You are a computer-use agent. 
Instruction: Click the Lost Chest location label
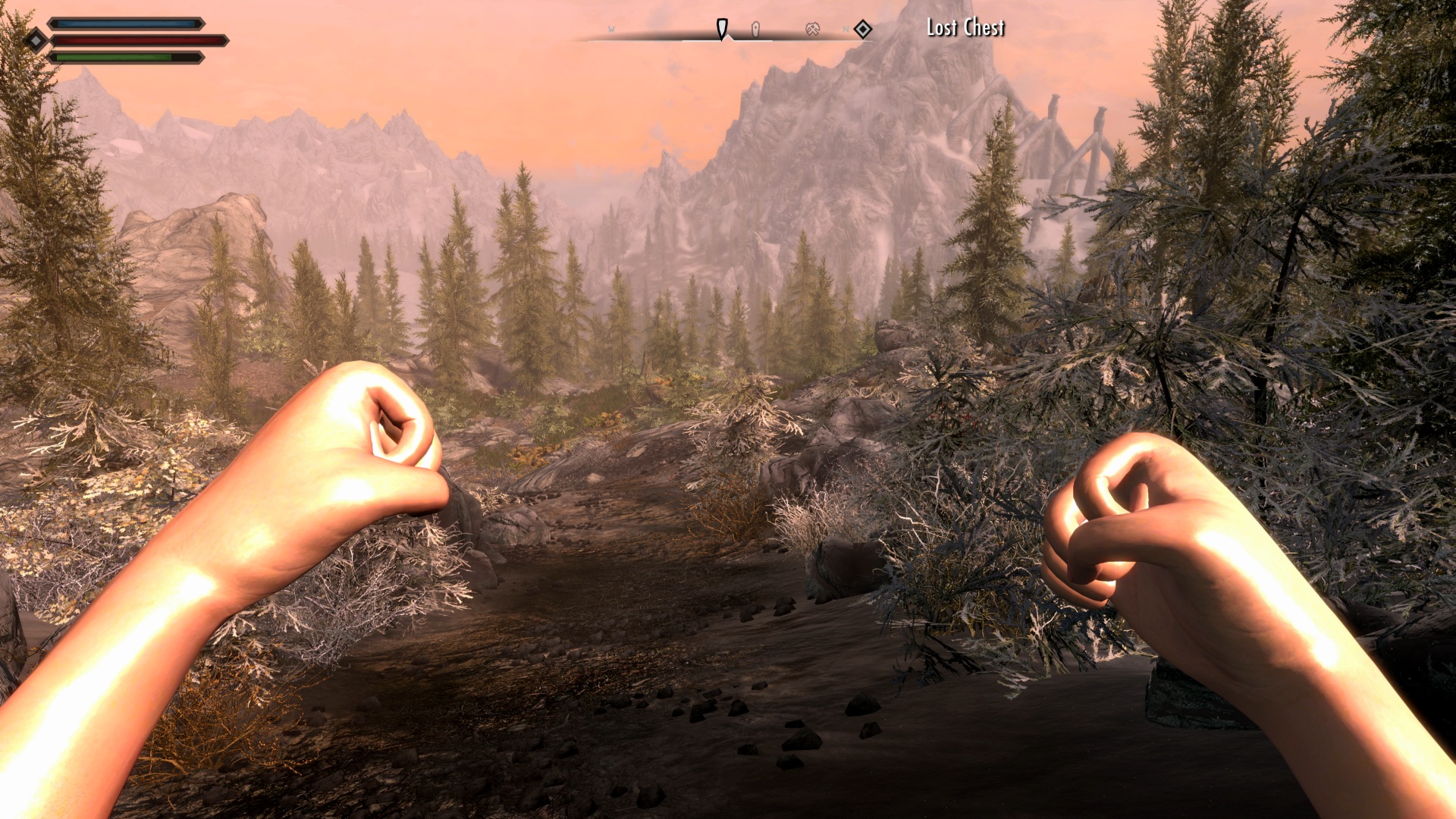(965, 28)
